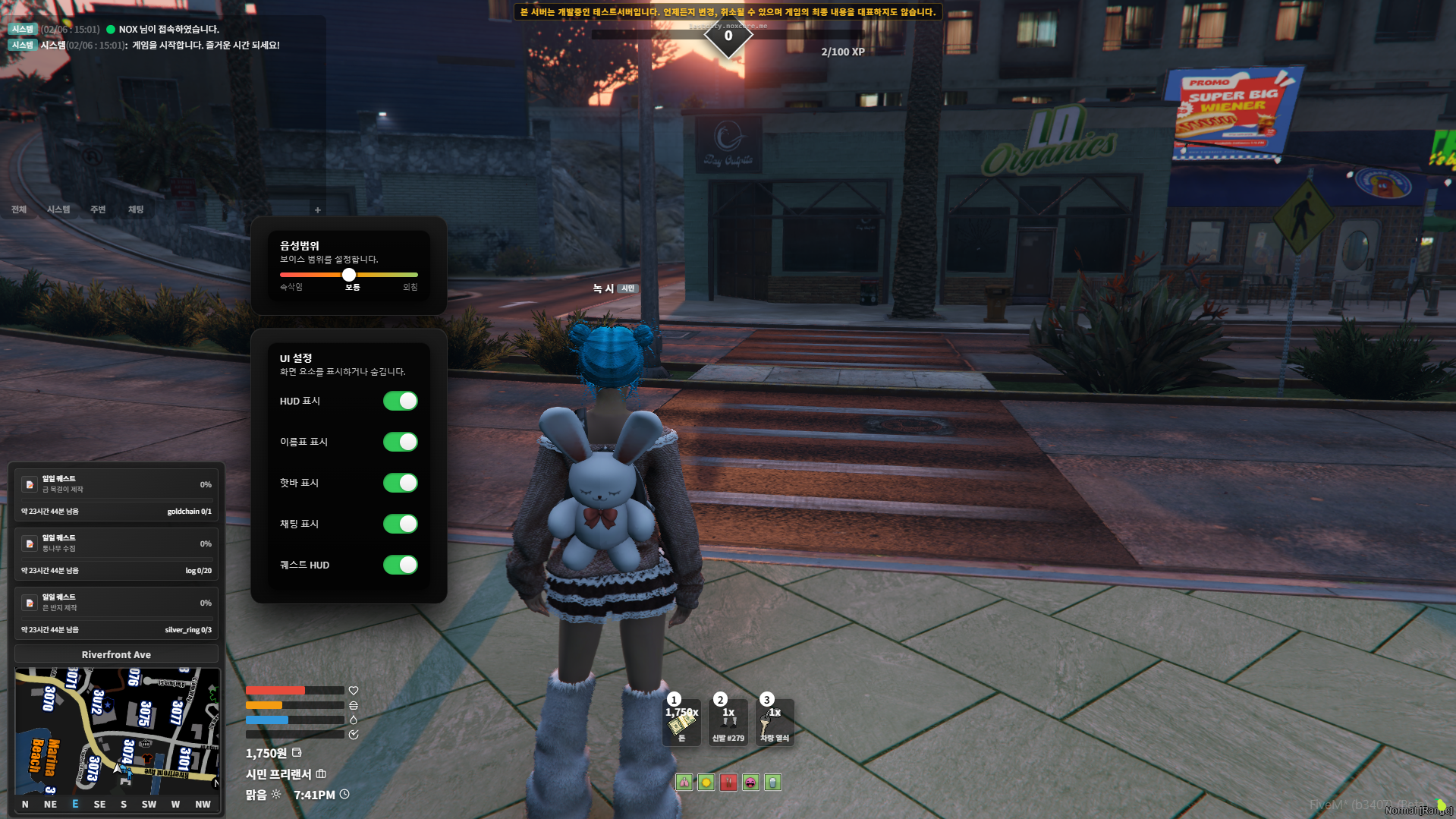Image resolution: width=1456 pixels, height=819 pixels.
Task: Select the log 0/20 daily quest entry
Action: click(116, 553)
